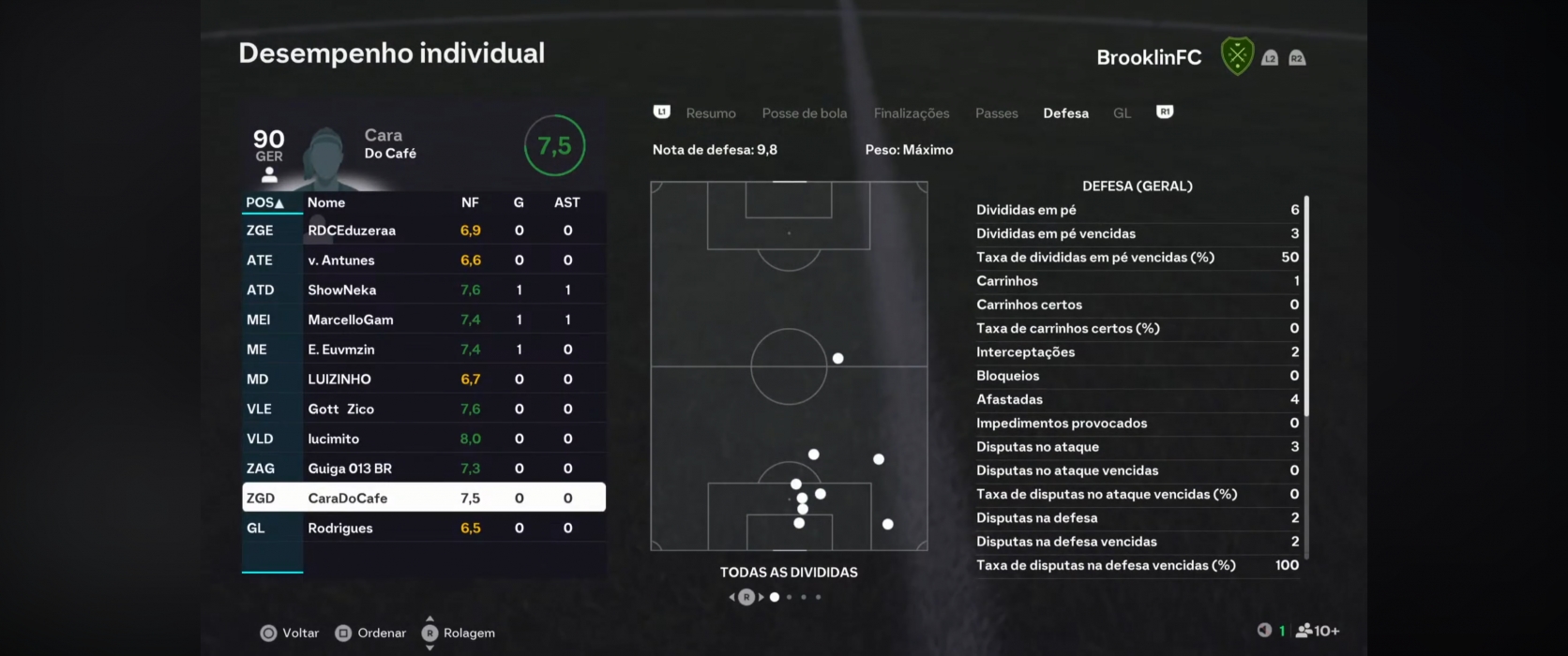Viewport: 1568px width, 656px height.
Task: Switch to the Resumo tab
Action: click(x=710, y=113)
